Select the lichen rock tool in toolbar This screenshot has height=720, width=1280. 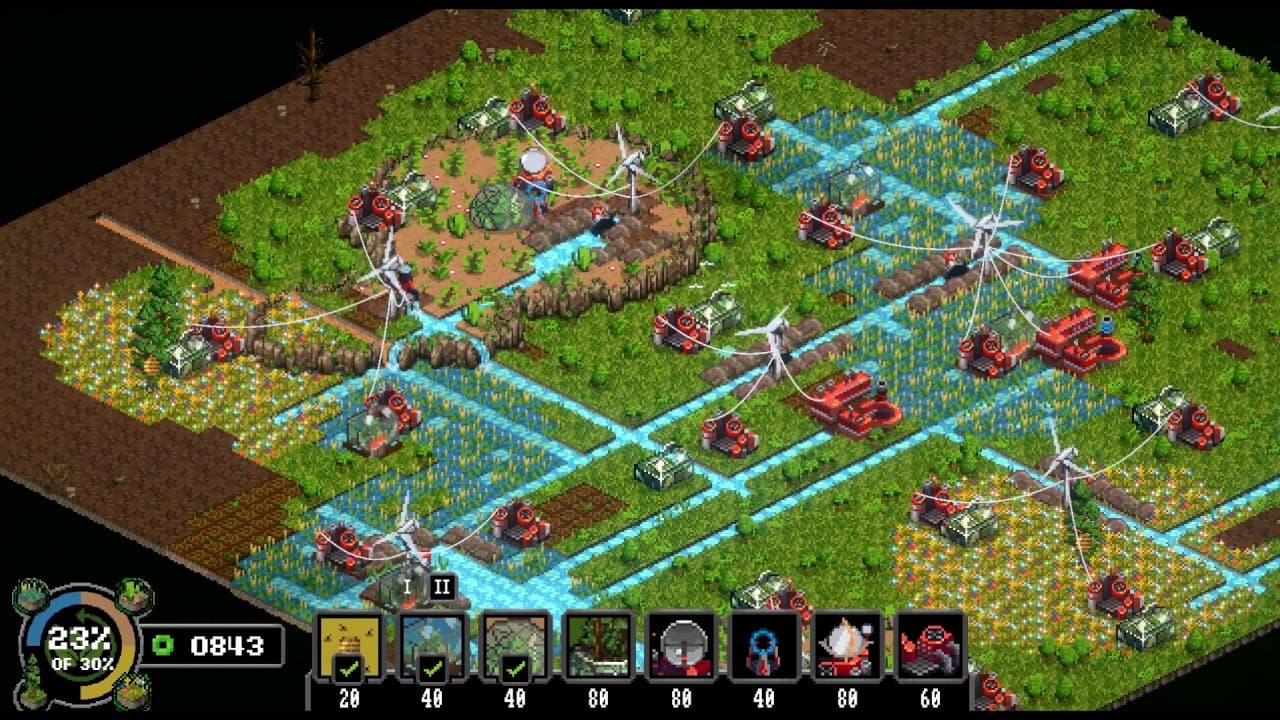(x=513, y=638)
